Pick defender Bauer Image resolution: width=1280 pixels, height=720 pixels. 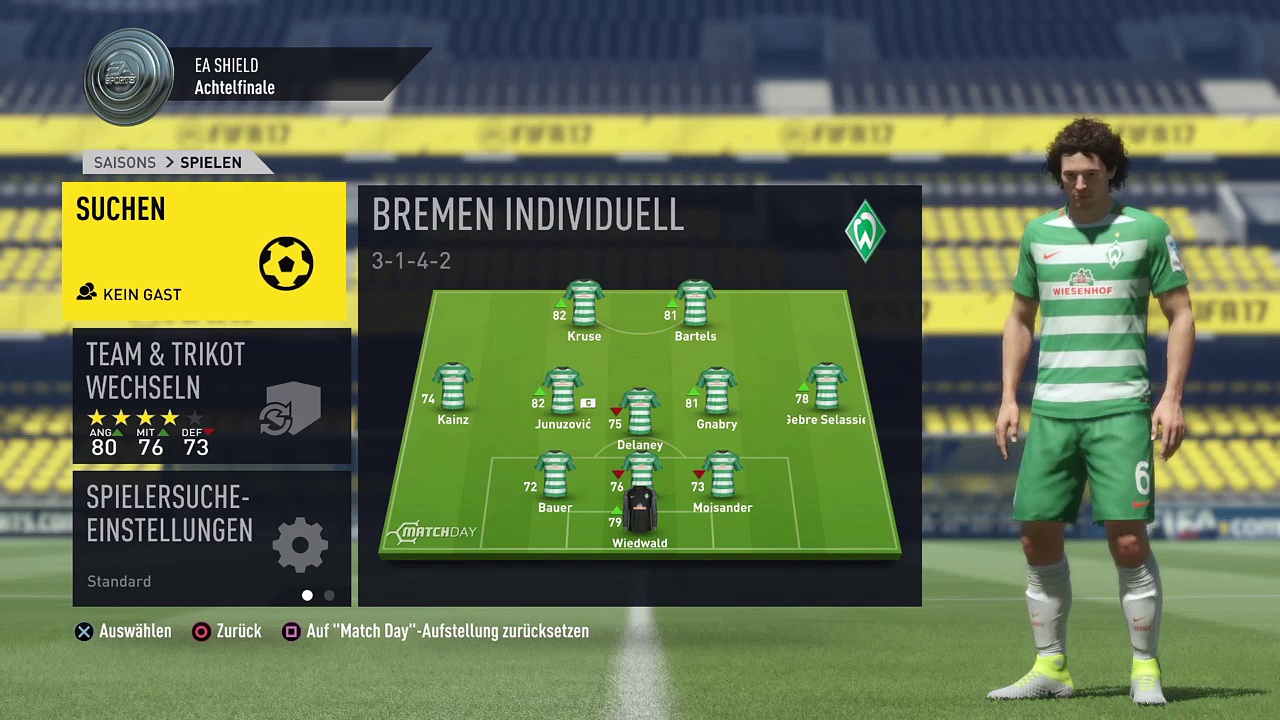click(555, 478)
